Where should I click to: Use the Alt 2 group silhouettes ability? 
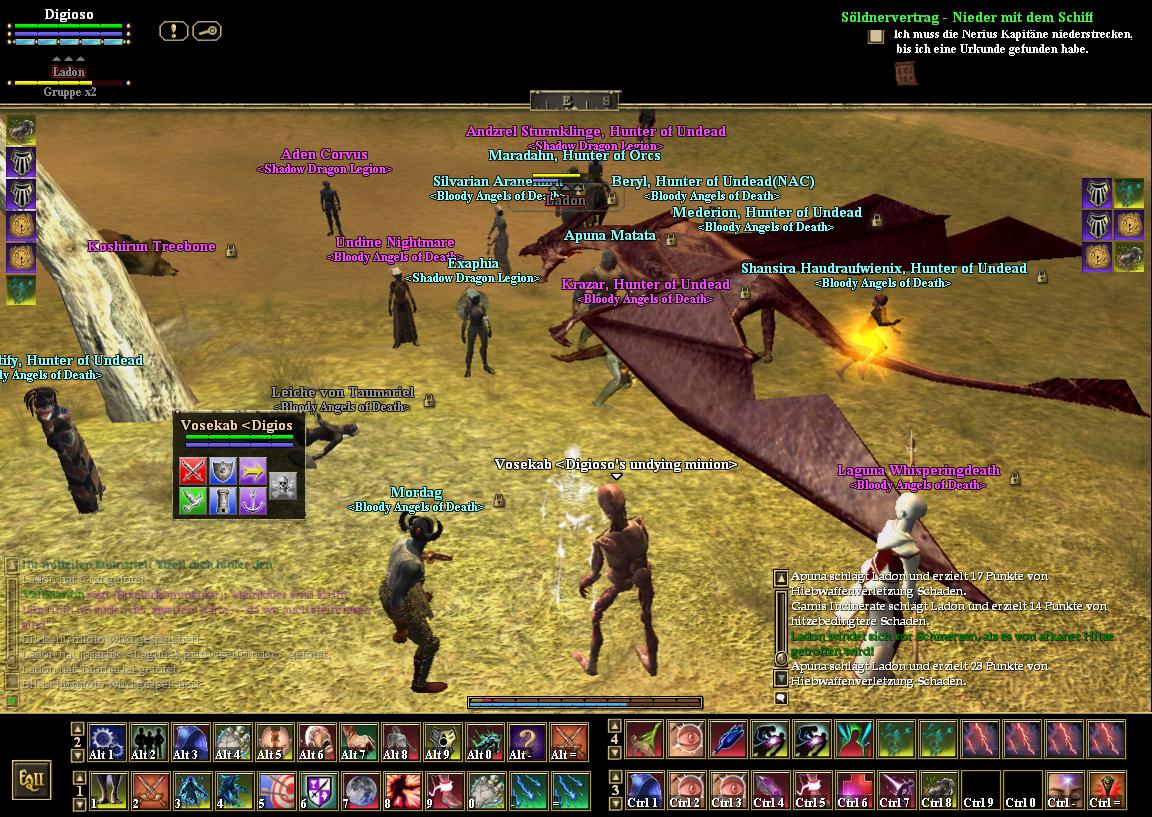(148, 742)
